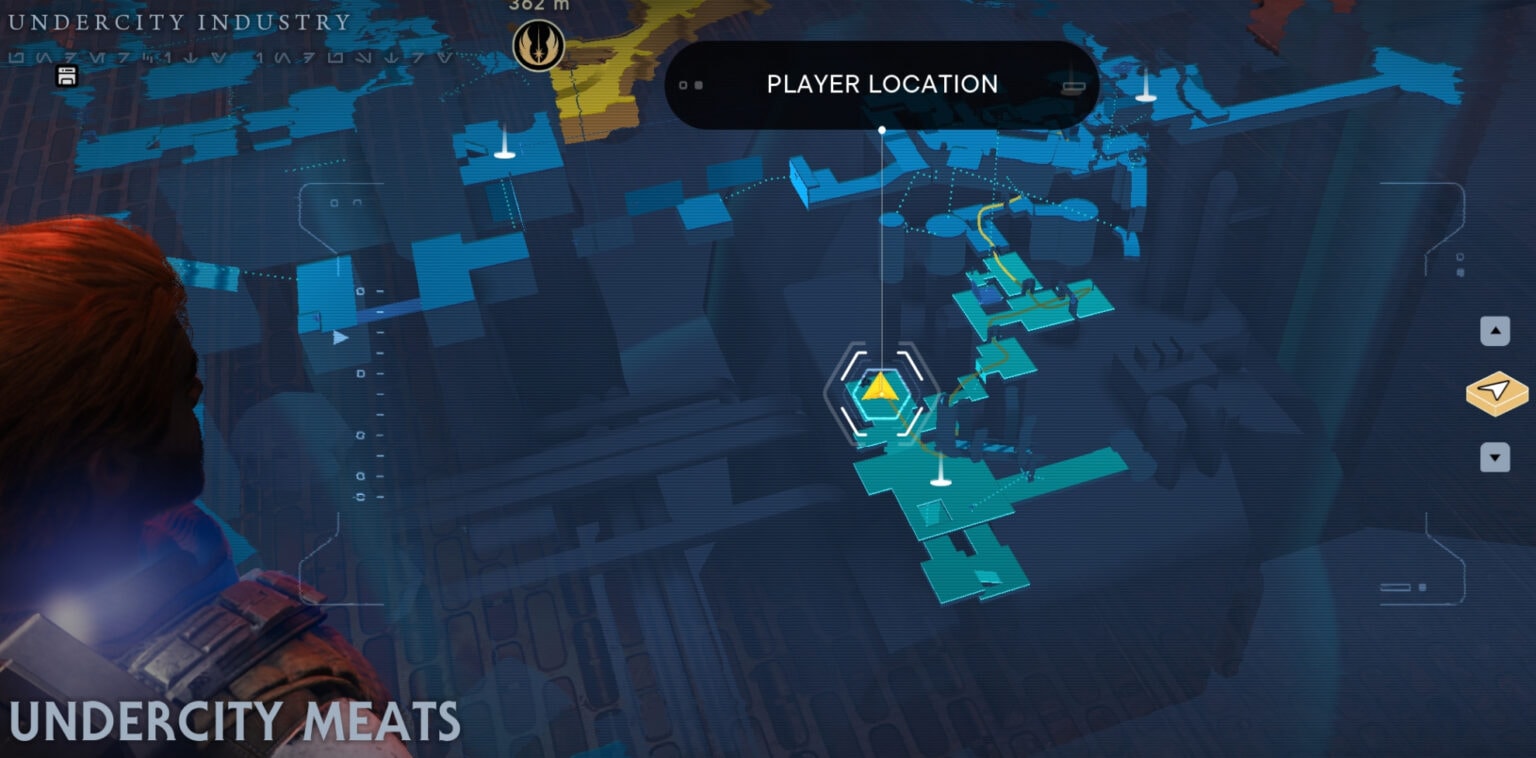The height and width of the screenshot is (758, 1536).
Task: Select the blue arrow marker on the left map edge
Action: pos(338,339)
